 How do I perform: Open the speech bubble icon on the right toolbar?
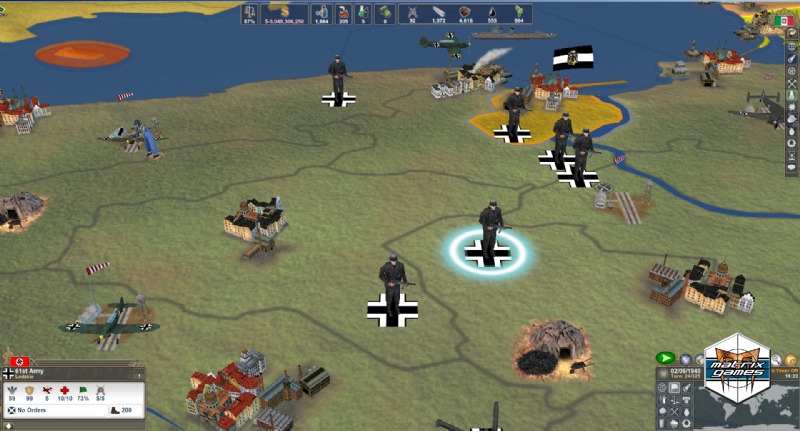pyautogui.click(x=791, y=167)
